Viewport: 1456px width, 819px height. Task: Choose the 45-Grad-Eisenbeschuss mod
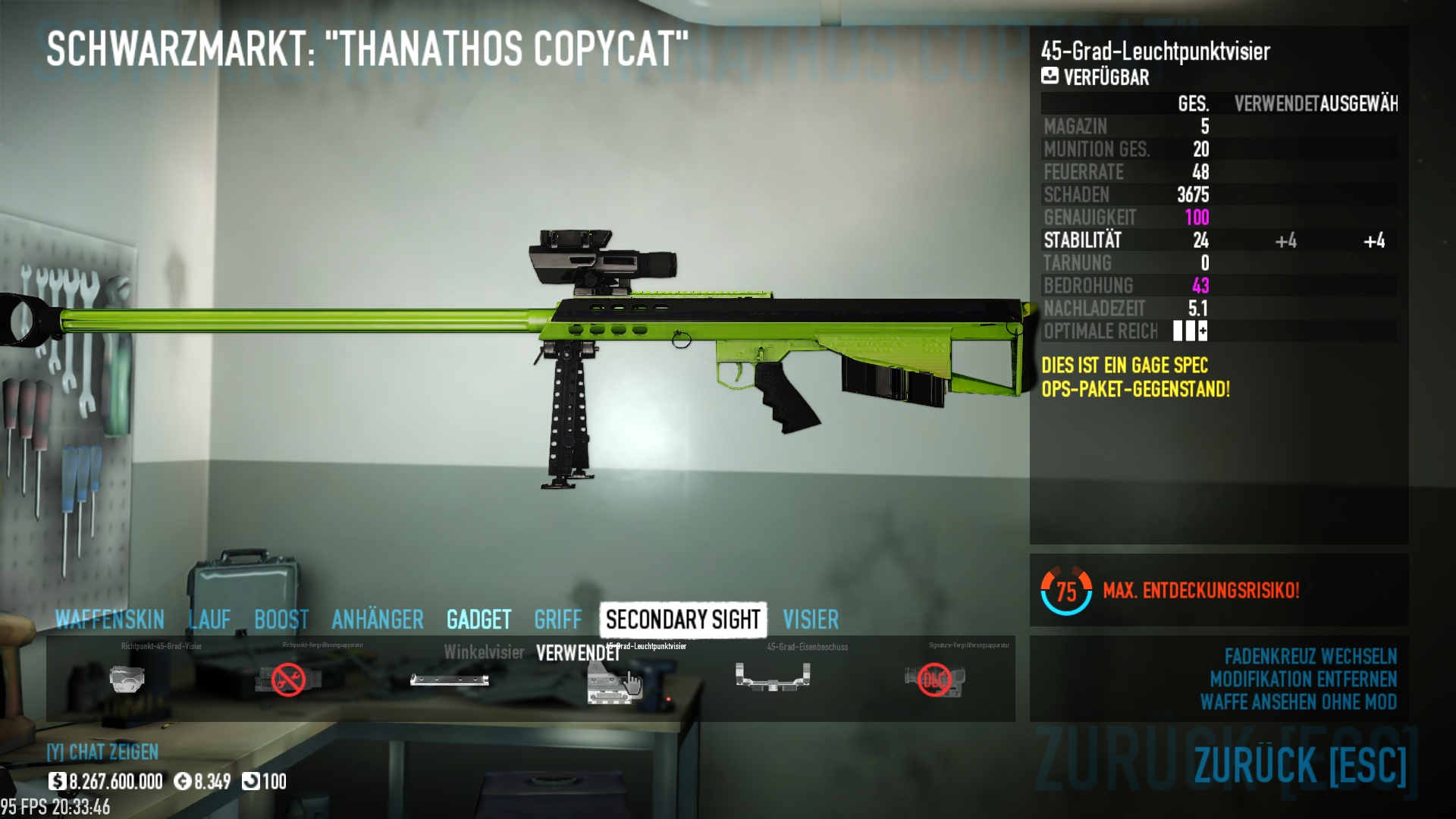pos(773,676)
